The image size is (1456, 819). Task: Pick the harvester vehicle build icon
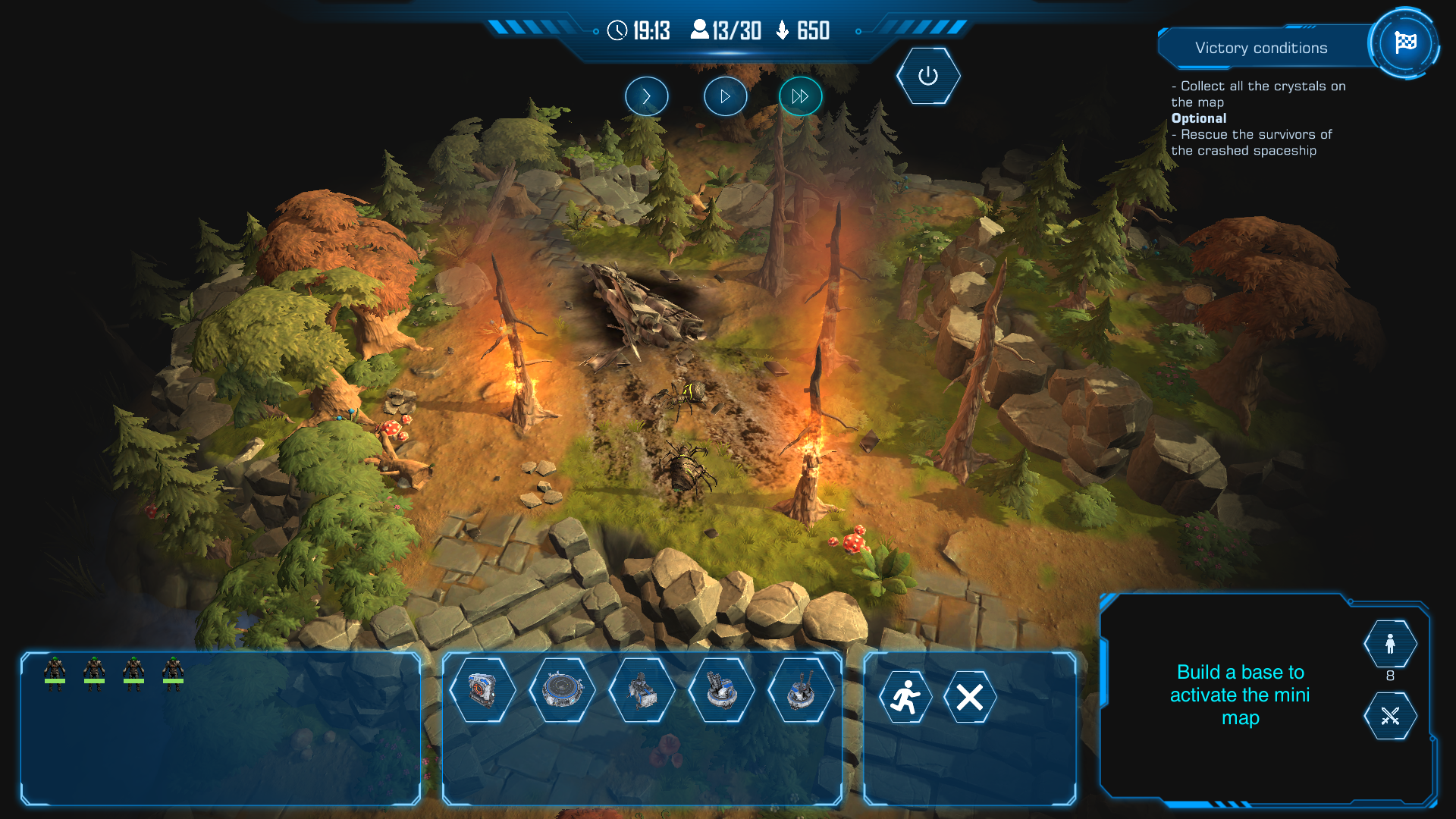click(642, 691)
